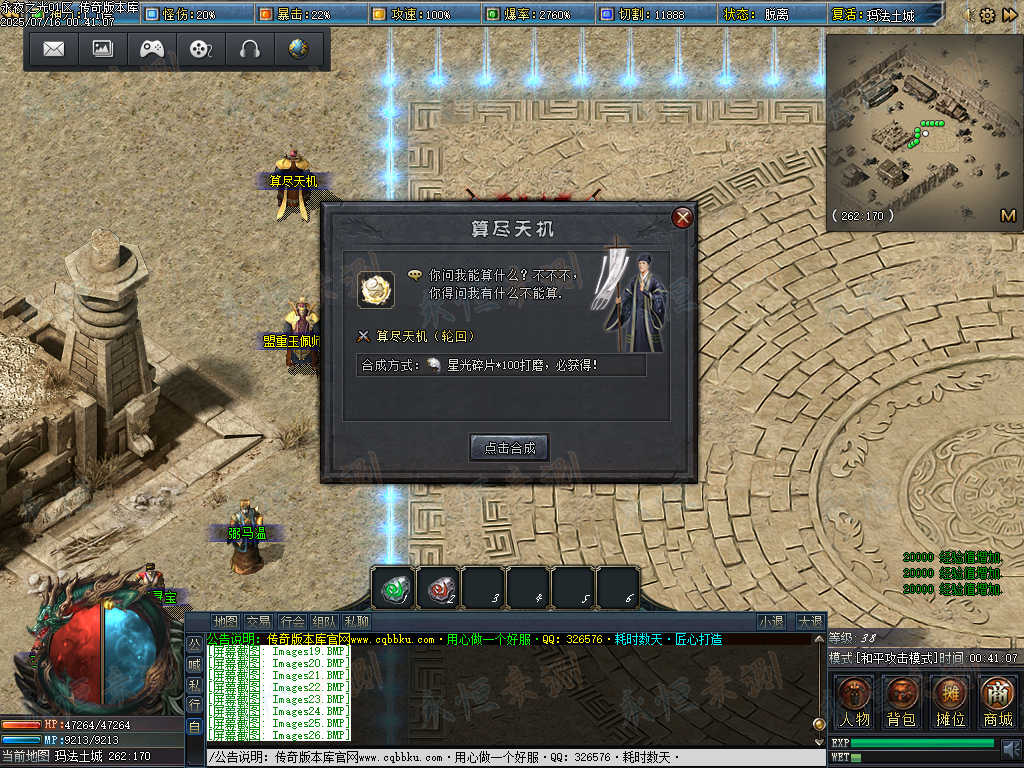Click the 小退 logout button
Image resolution: width=1024 pixels, height=768 pixels.
[770, 621]
